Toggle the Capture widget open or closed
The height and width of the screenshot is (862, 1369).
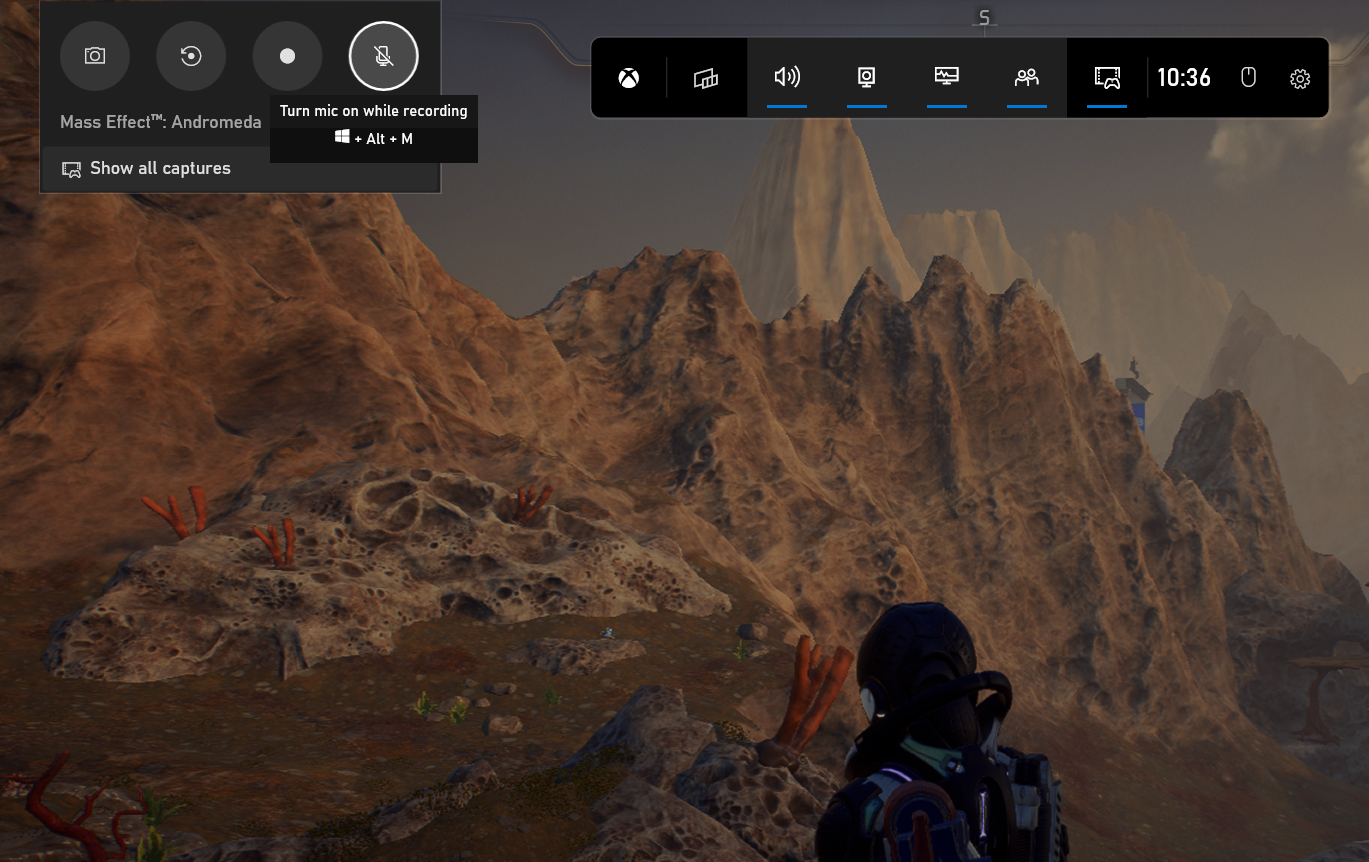(x=866, y=77)
